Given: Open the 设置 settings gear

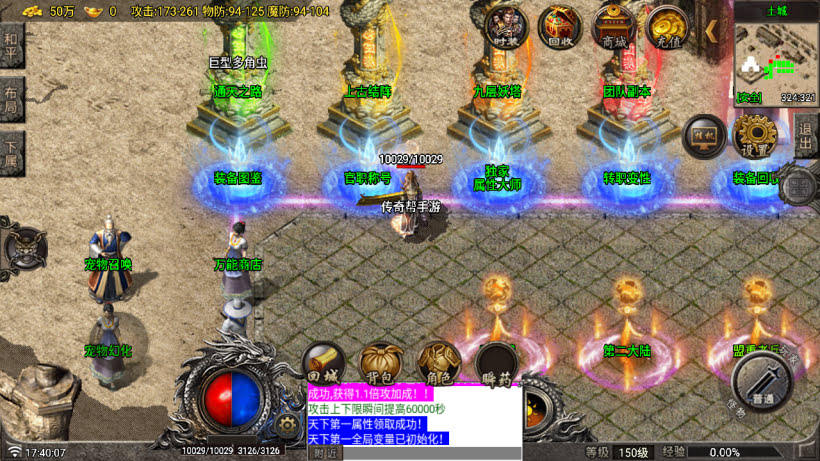Looking at the screenshot, I should [x=756, y=137].
